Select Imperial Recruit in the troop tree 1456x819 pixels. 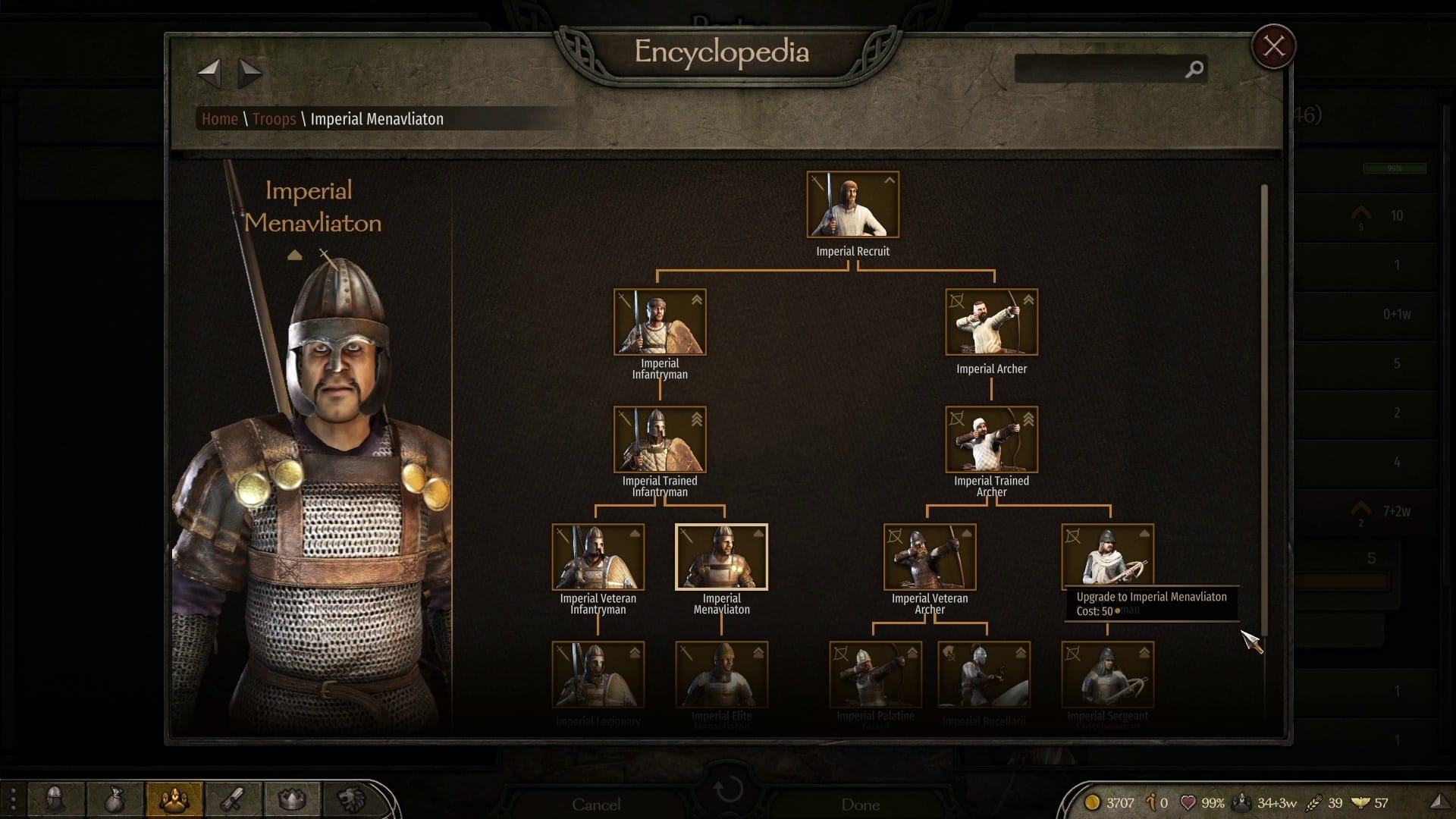pyautogui.click(x=852, y=205)
